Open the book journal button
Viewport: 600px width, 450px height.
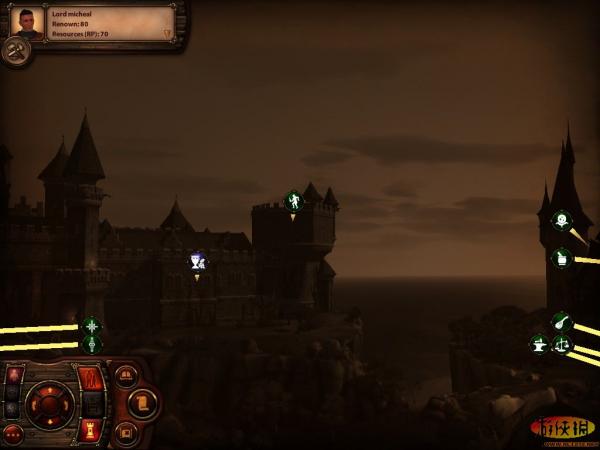pyautogui.click(x=126, y=376)
